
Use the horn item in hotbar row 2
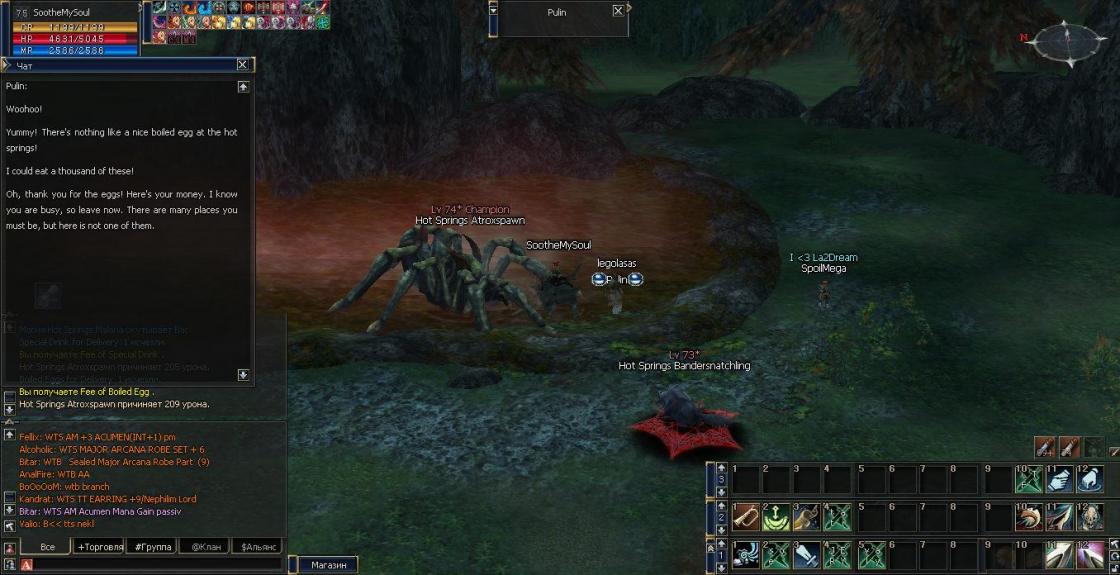[745, 517]
